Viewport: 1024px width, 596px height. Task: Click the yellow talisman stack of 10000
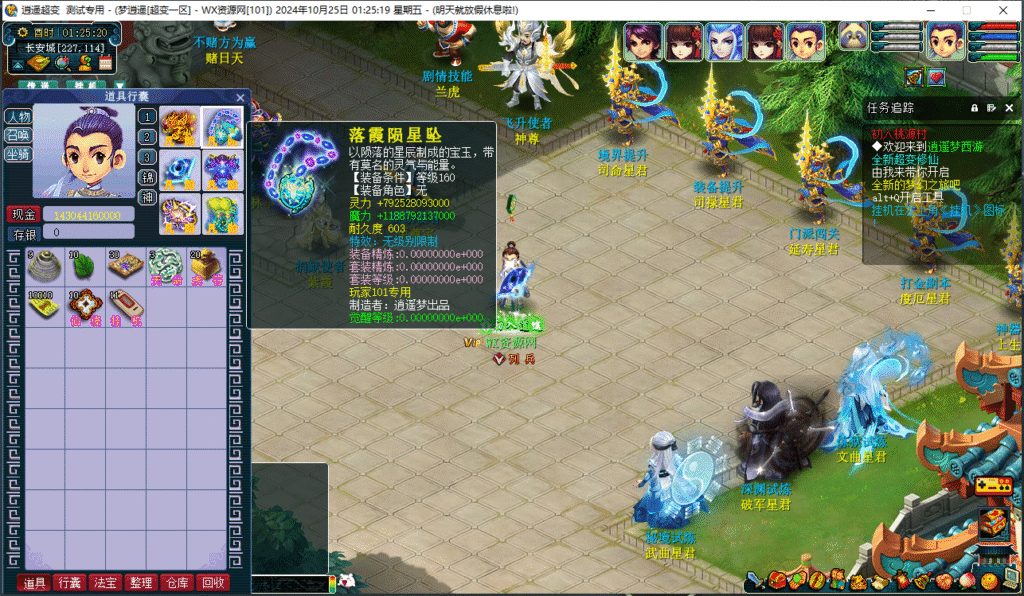tap(44, 306)
